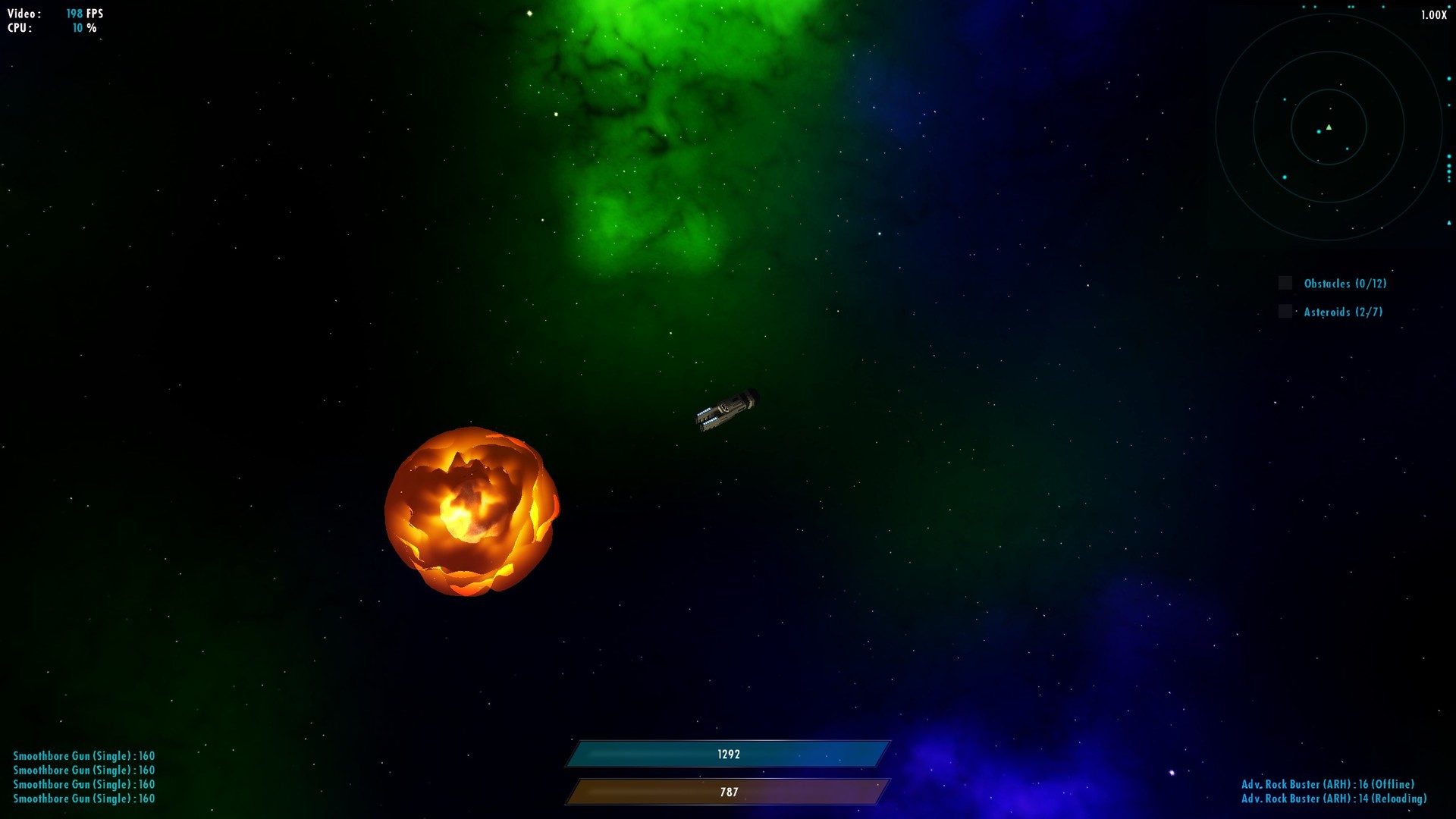Check the Obstacles (0/12) objective checkbox
Screen dimensions: 1456x819
[1285, 282]
